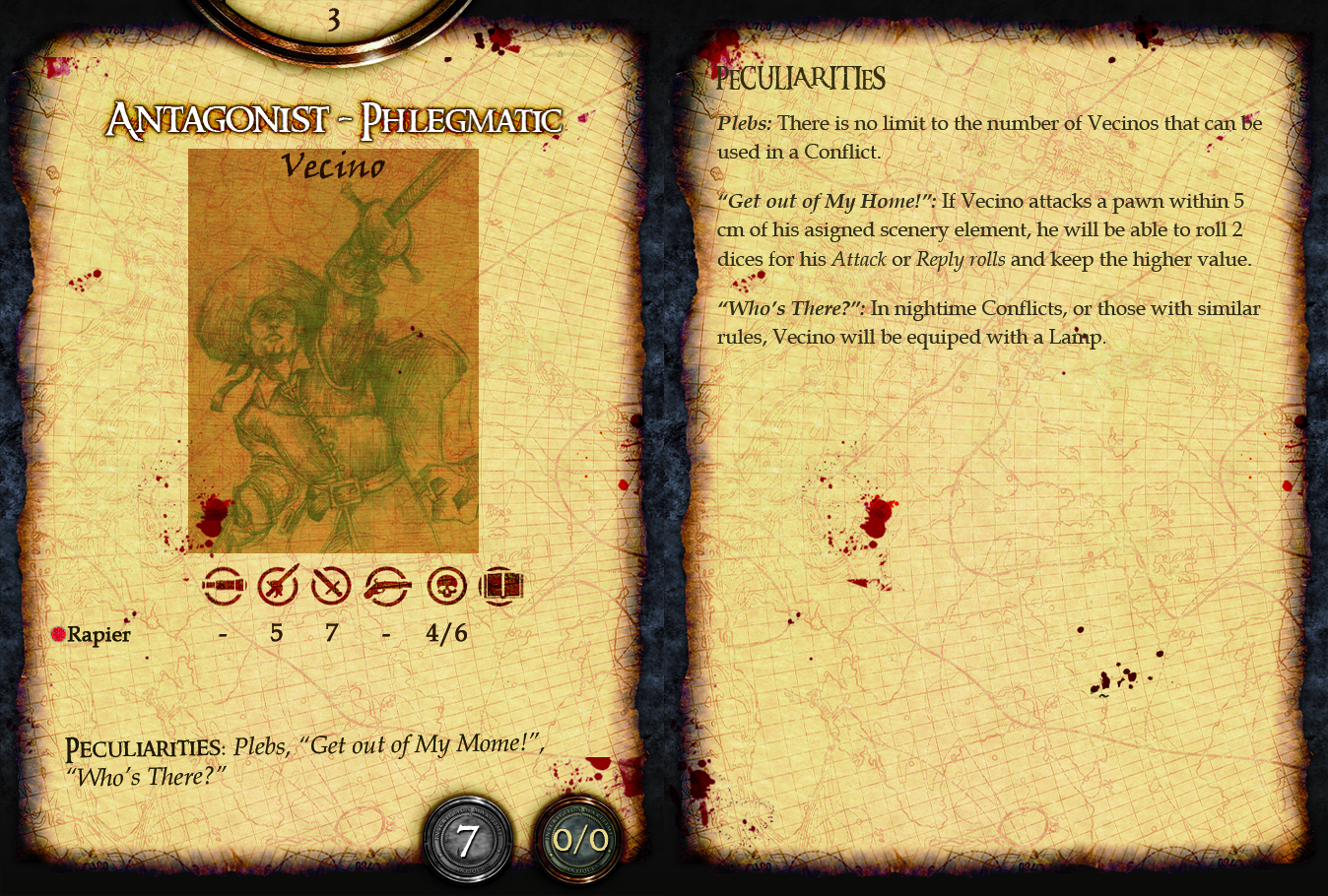Select the sword attack icon pointing up
The width and height of the screenshot is (1328, 896).
[x=278, y=587]
